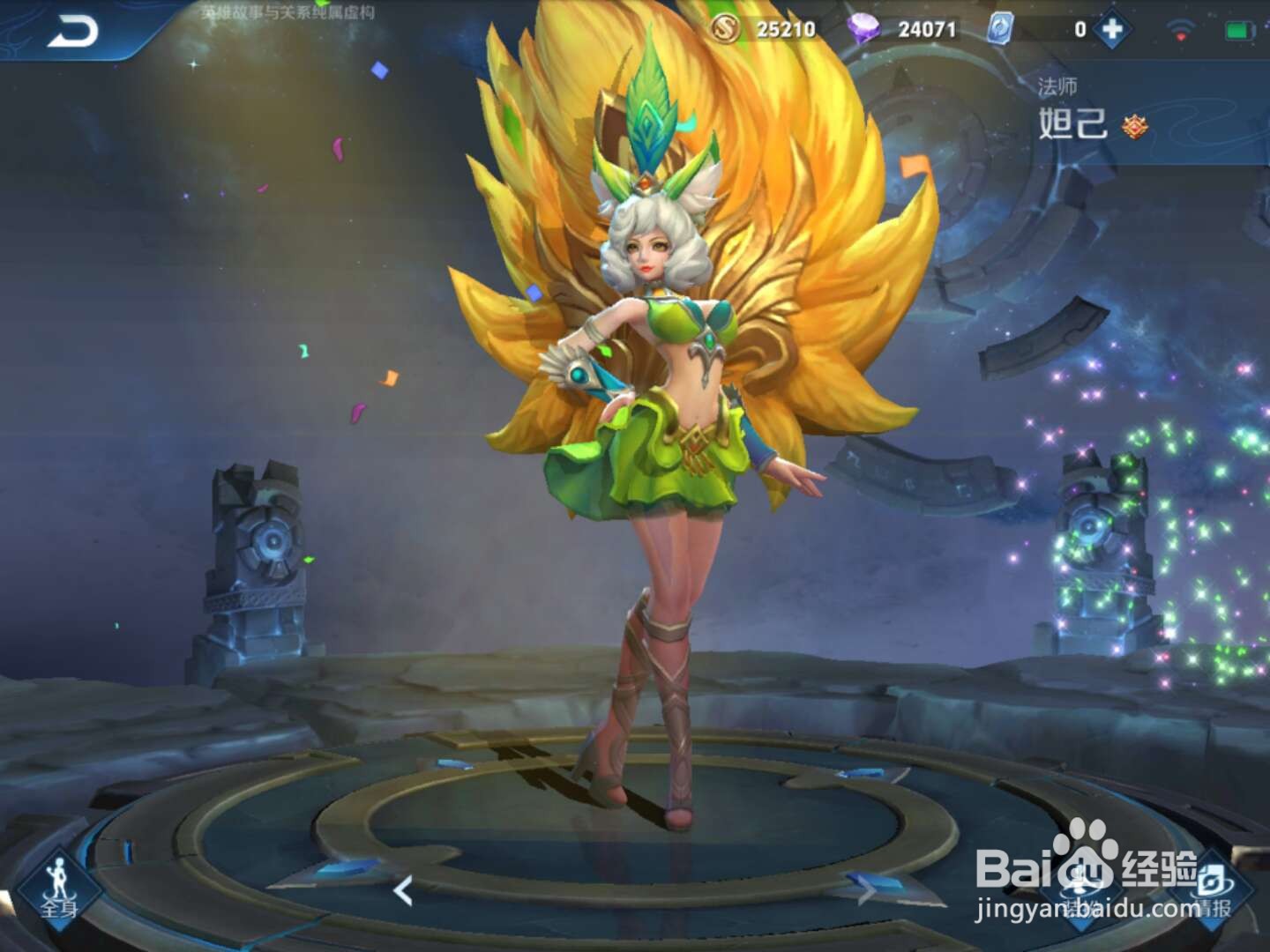Image resolution: width=1270 pixels, height=952 pixels.
Task: Open the gold coin shop icon
Action: pyautogui.click(x=725, y=28)
